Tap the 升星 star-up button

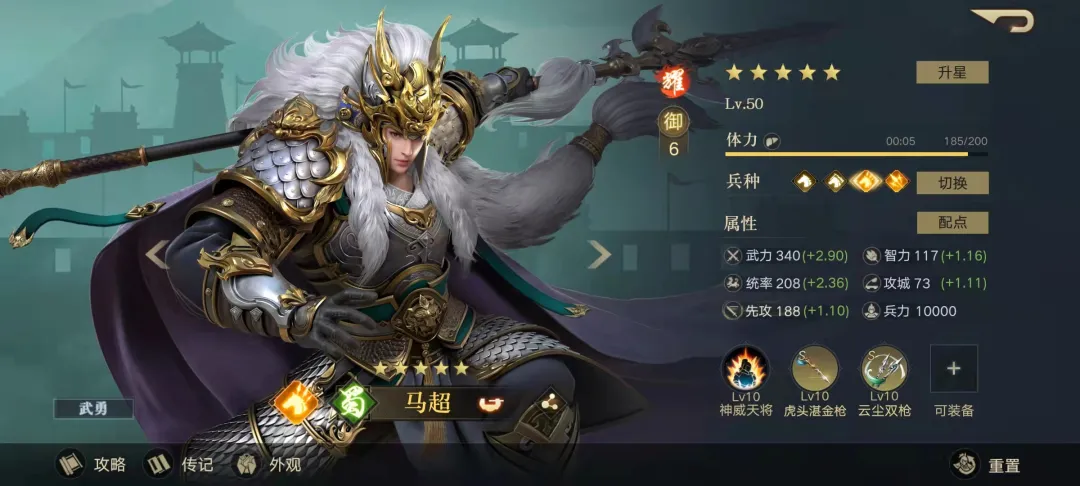point(952,72)
